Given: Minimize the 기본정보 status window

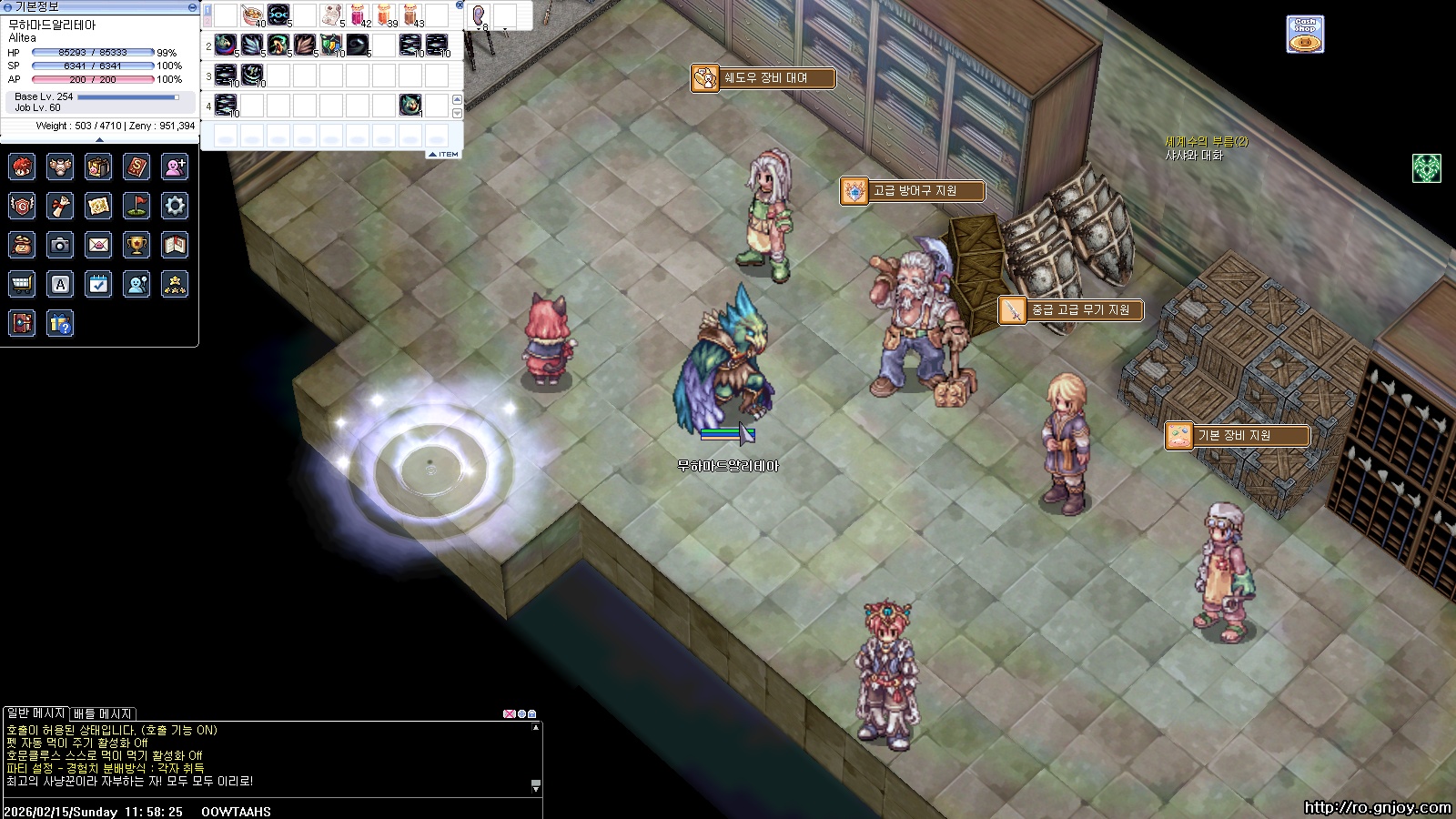Looking at the screenshot, I should (192, 6).
